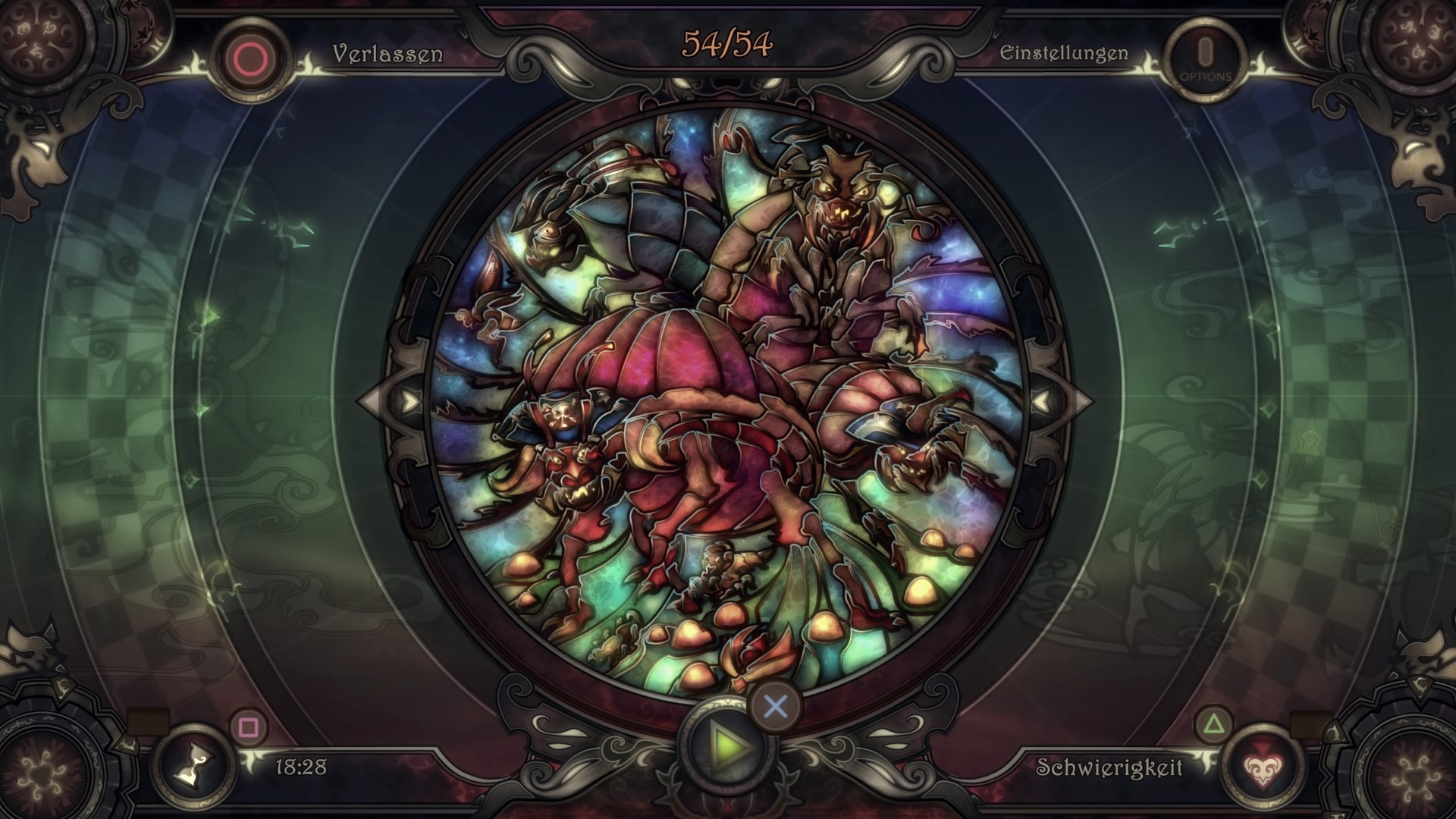
Task: Click the pink Square button prompt near the timer
Action: click(x=248, y=726)
